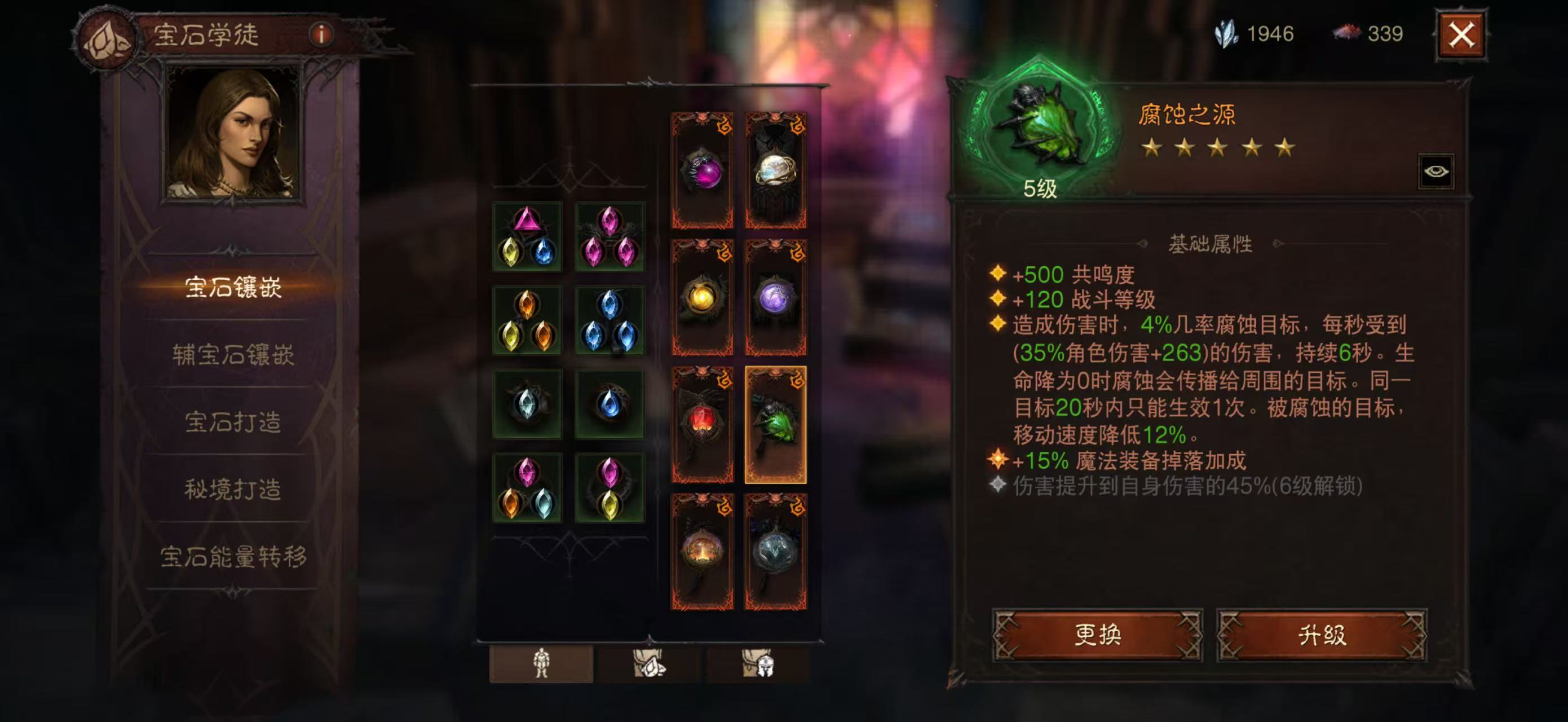1568x722 pixels.
Task: Switch to the character body tab
Action: [x=541, y=663]
